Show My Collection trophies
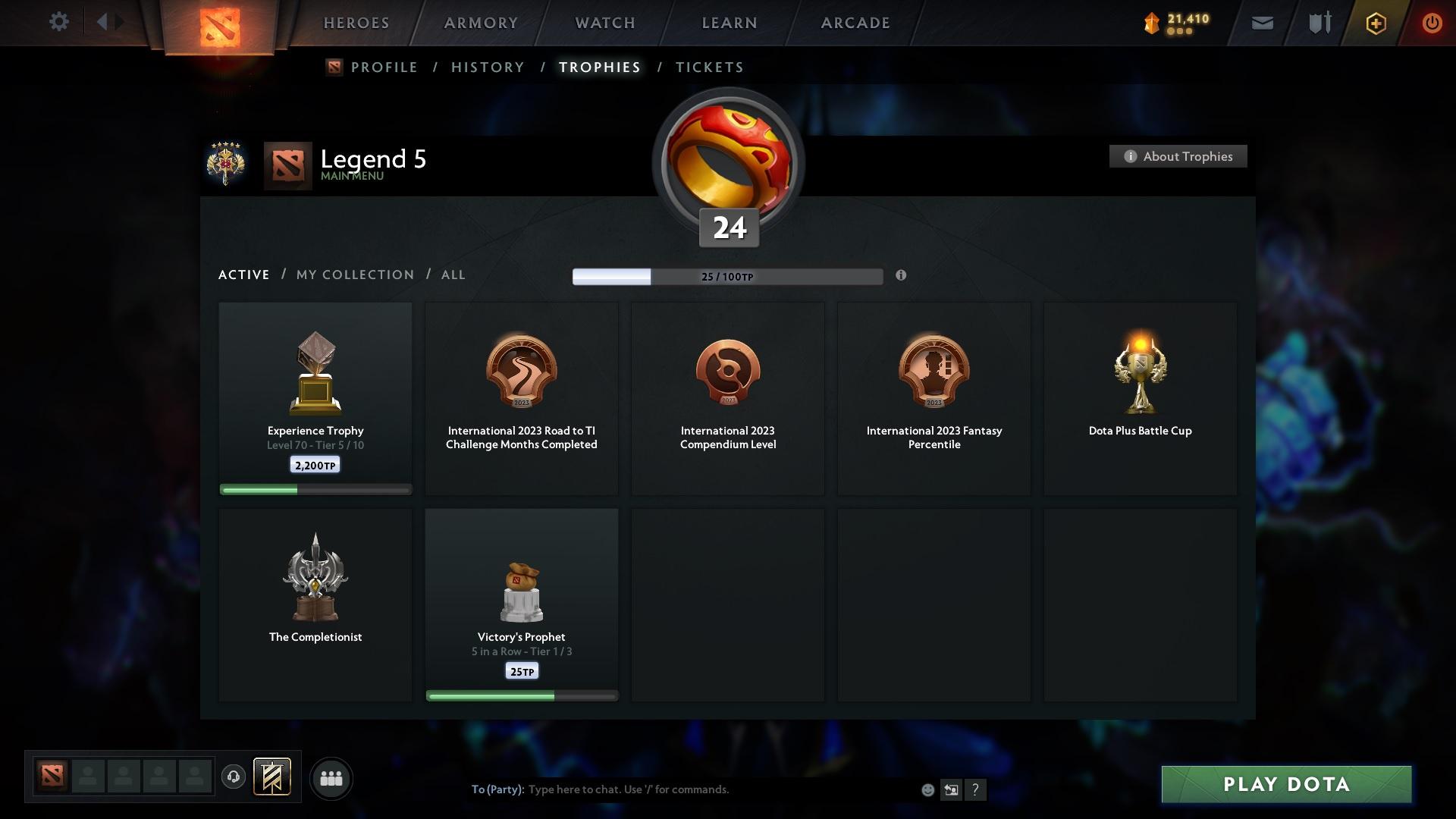Image resolution: width=1456 pixels, height=819 pixels. (x=355, y=275)
